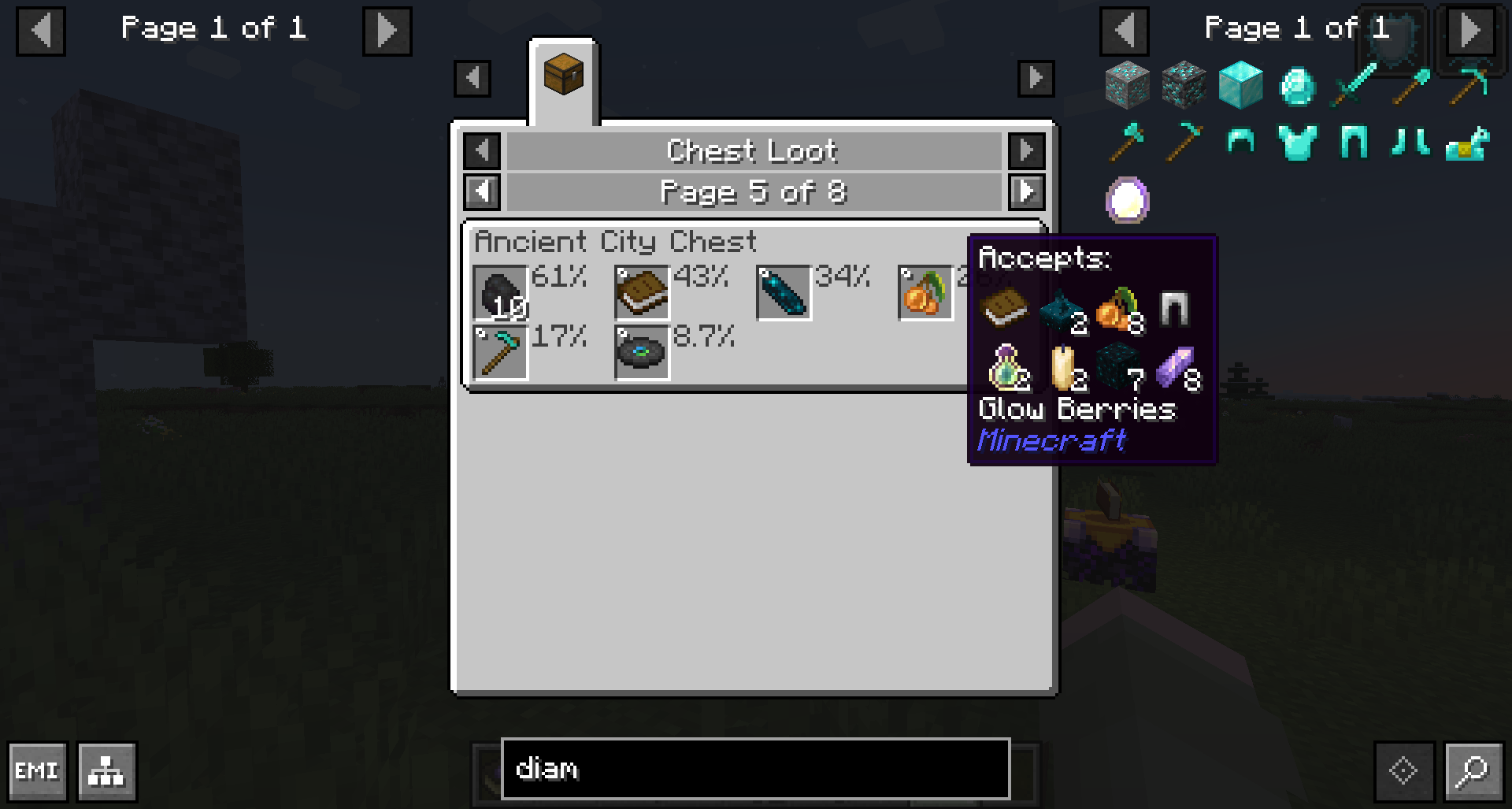Type in the EMI search field

(x=754, y=769)
